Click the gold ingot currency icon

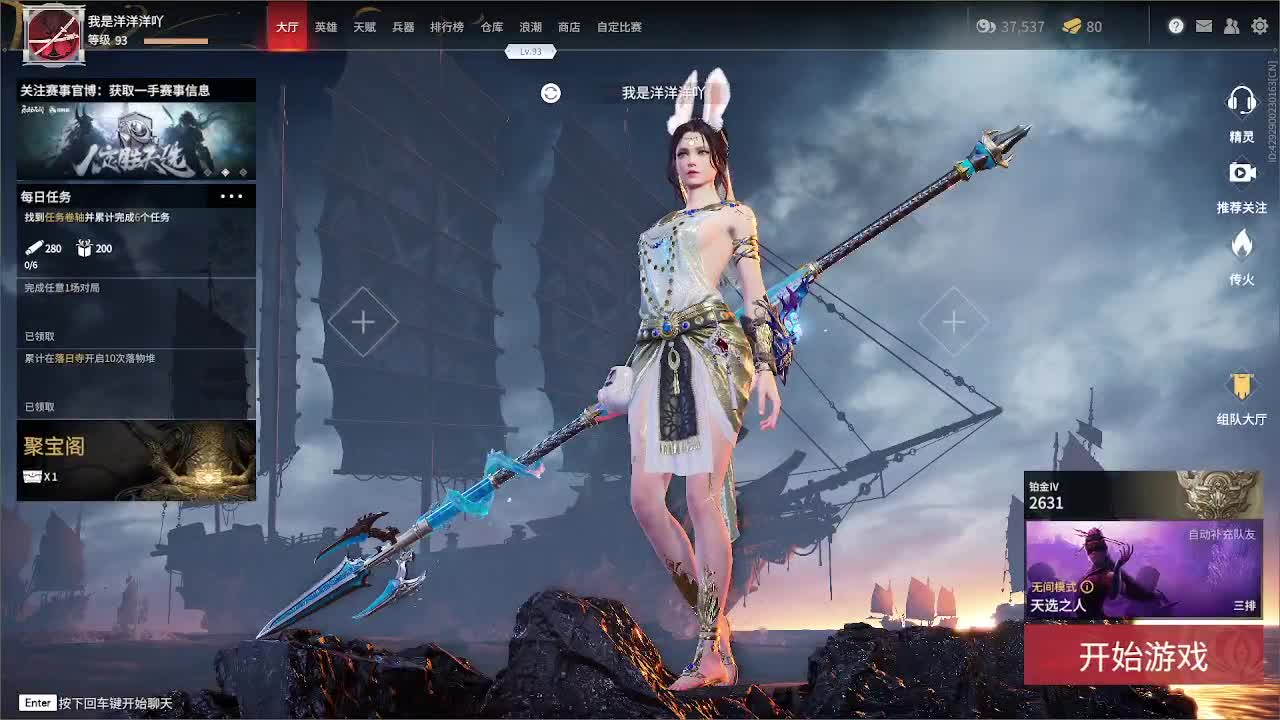point(1074,28)
